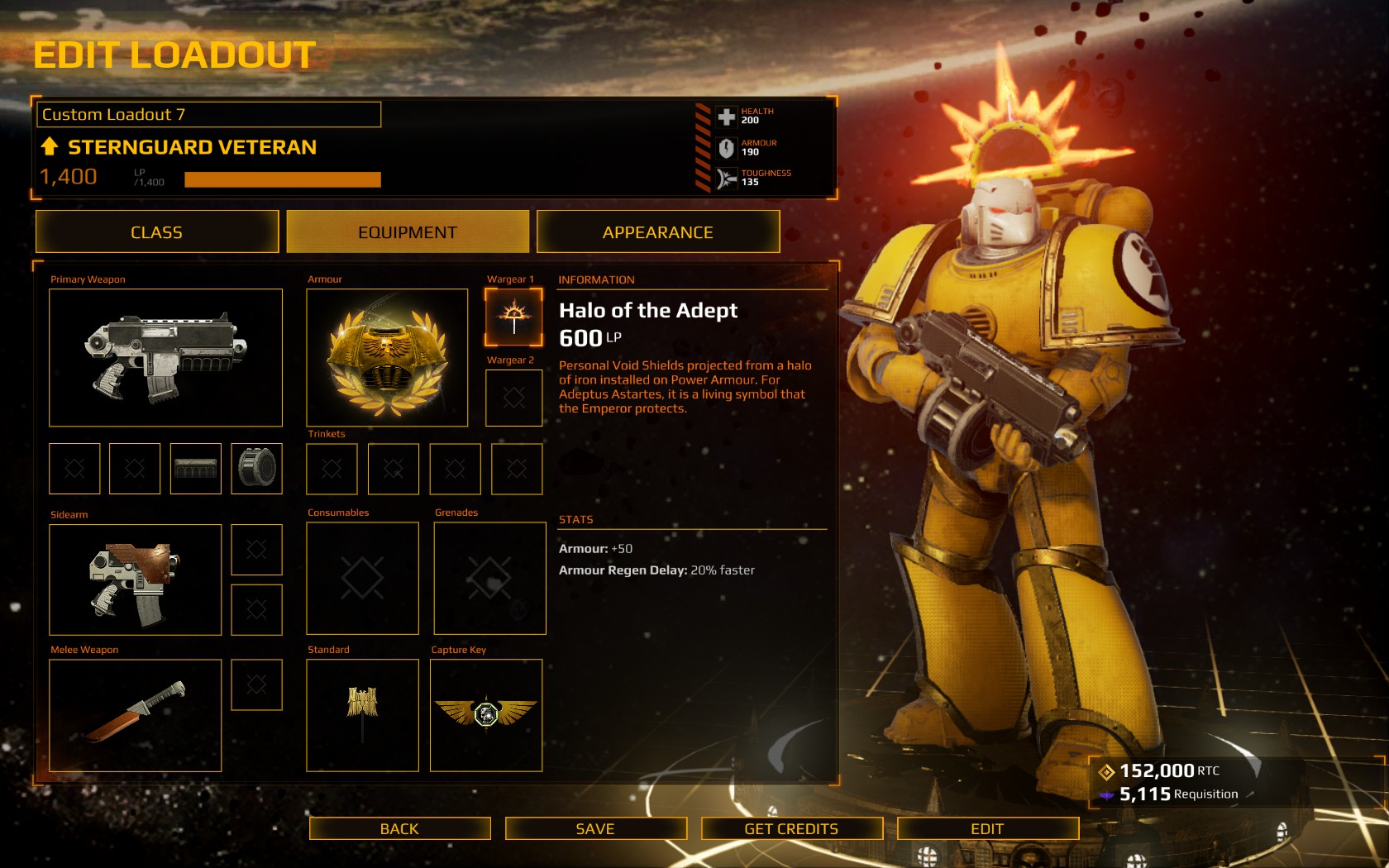Viewport: 1389px width, 868px height.
Task: Save the current loadout
Action: (595, 828)
